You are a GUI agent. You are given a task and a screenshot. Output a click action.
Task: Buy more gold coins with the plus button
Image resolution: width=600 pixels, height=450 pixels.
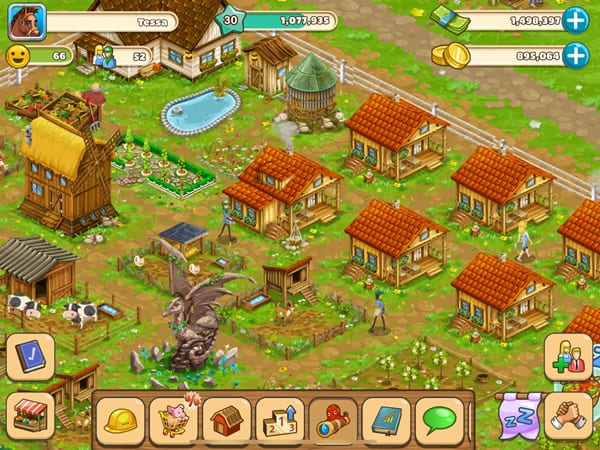pyautogui.click(x=575, y=56)
